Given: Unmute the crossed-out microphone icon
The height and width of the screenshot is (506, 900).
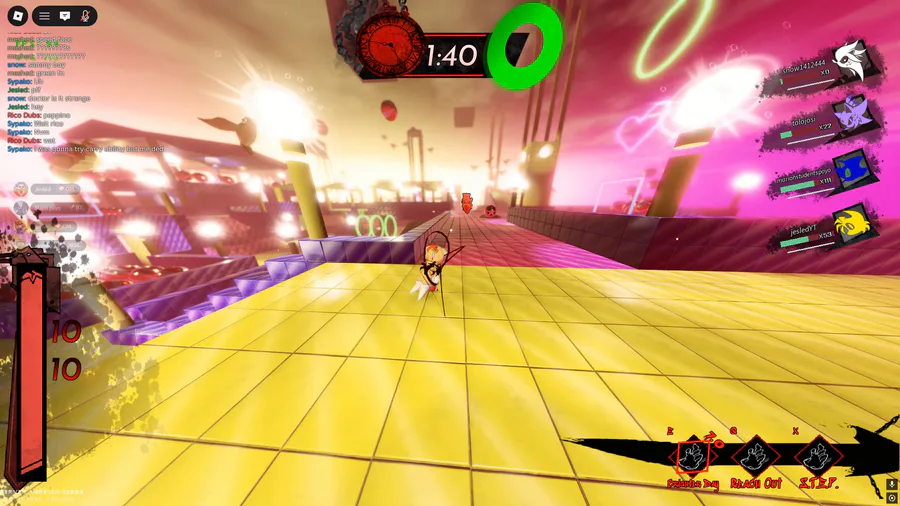Looking at the screenshot, I should point(85,16).
